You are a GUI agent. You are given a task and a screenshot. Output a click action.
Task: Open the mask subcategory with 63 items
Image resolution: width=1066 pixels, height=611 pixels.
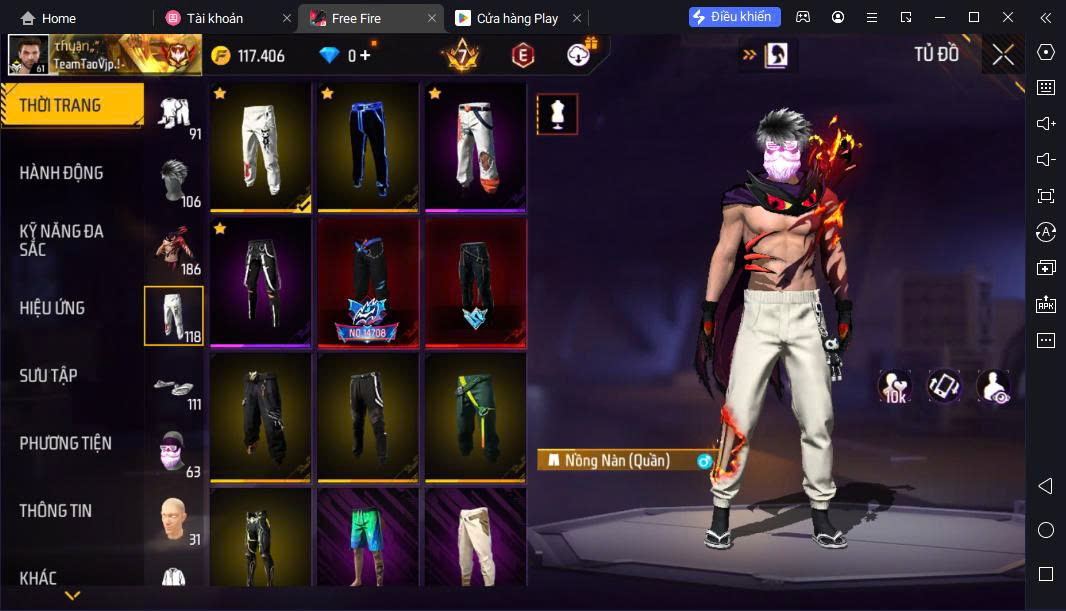coord(175,452)
